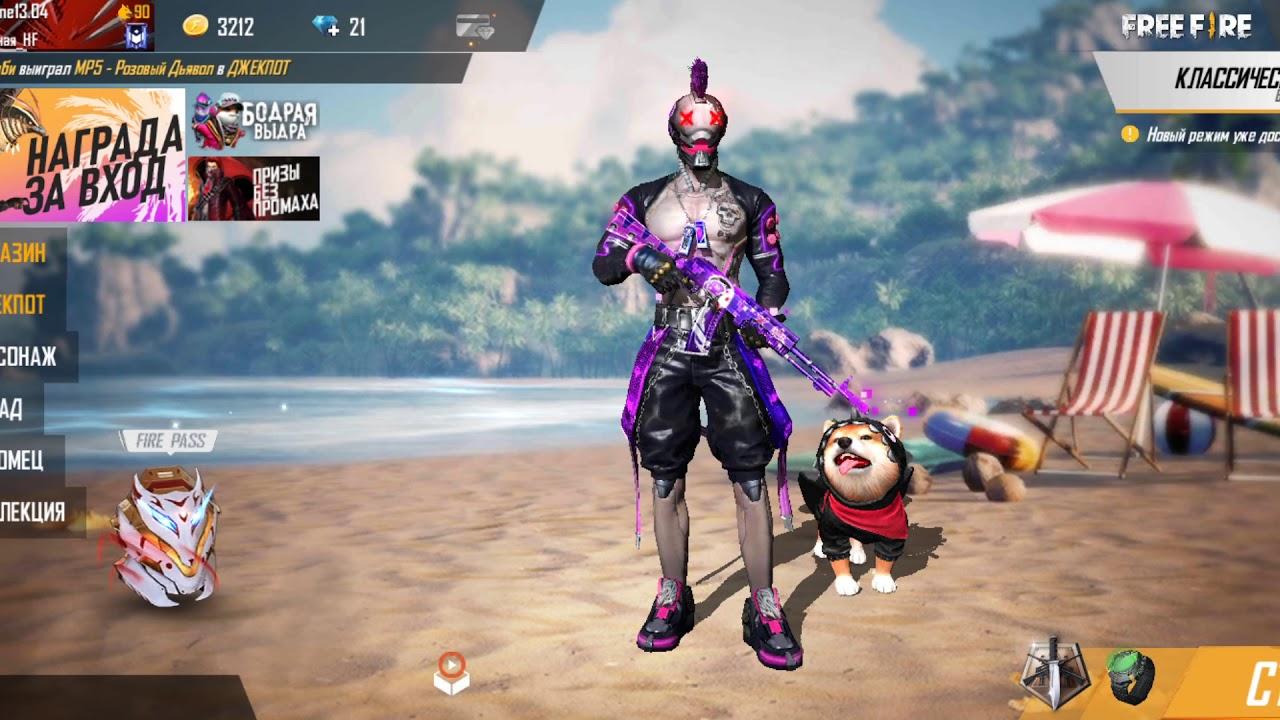Add gold coins via the coin counter
The image size is (1280, 720).
point(219,27)
